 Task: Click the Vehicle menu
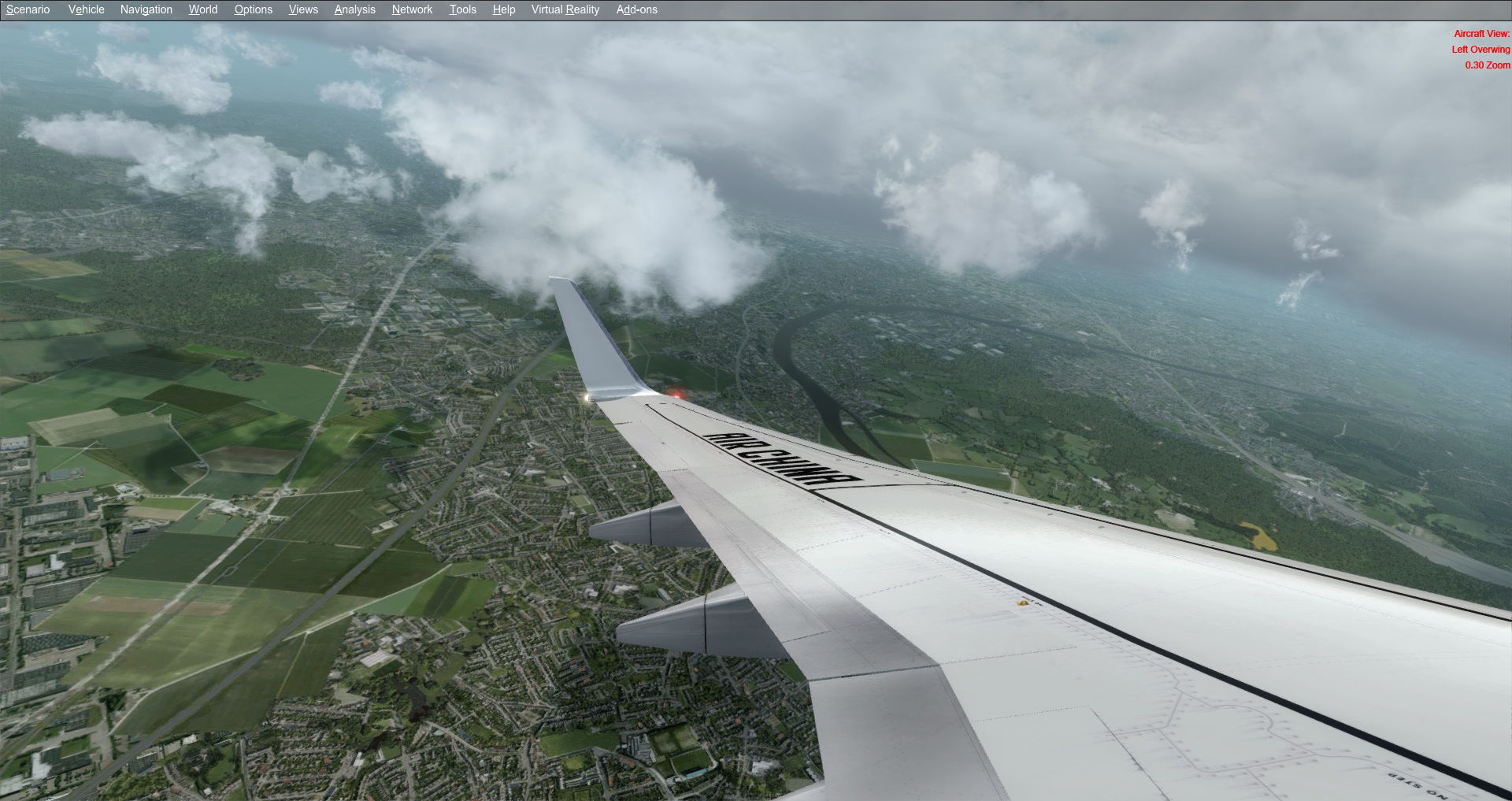pos(87,9)
